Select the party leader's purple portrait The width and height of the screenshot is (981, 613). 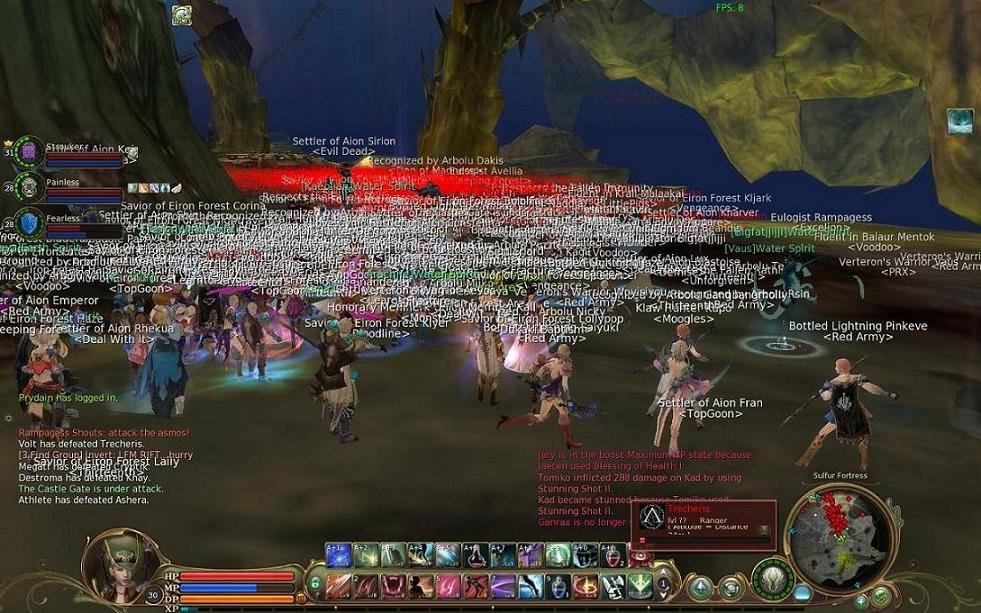click(30, 151)
